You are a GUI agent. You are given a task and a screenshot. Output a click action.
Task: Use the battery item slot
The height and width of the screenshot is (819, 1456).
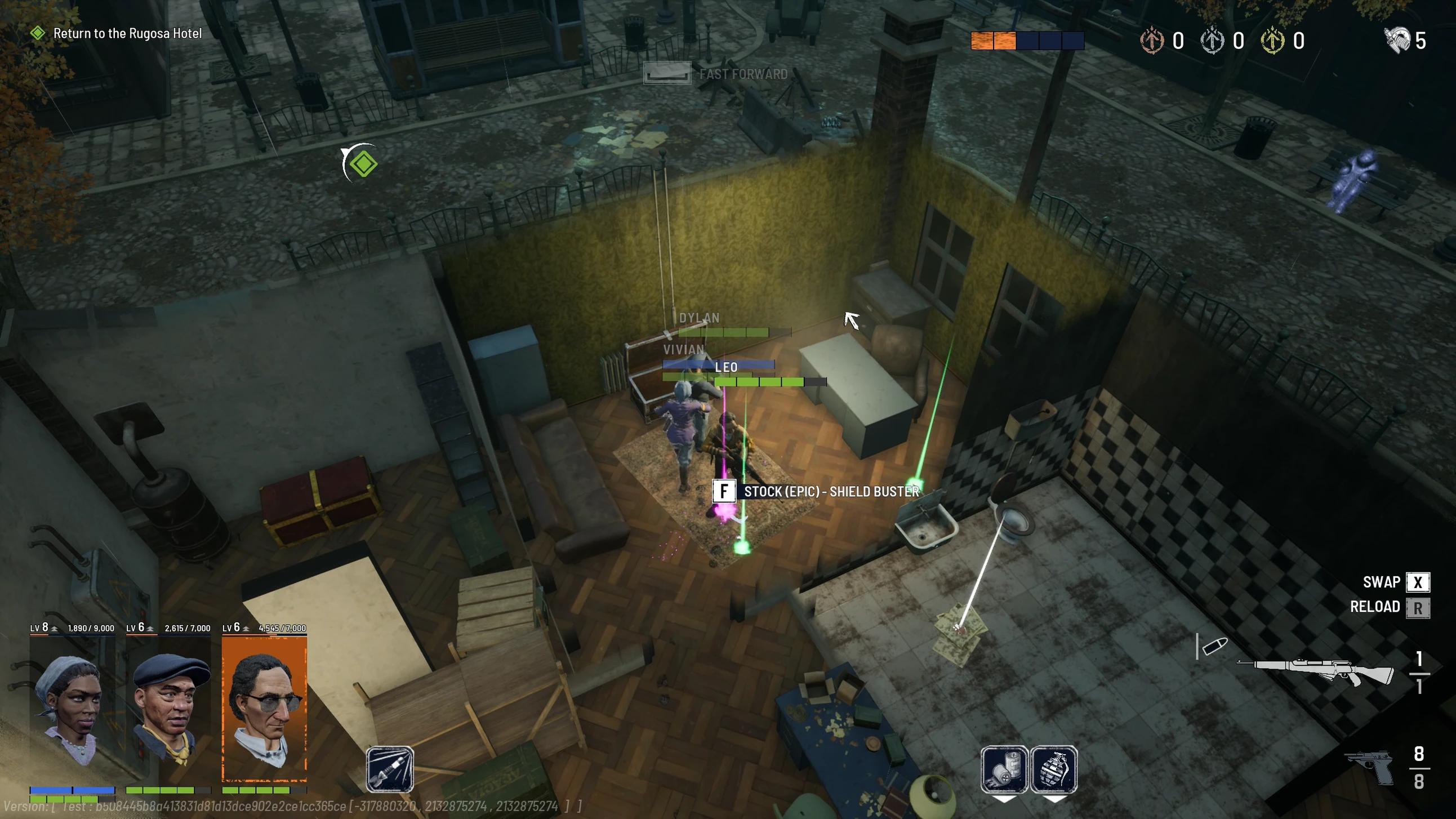[x=1004, y=770]
